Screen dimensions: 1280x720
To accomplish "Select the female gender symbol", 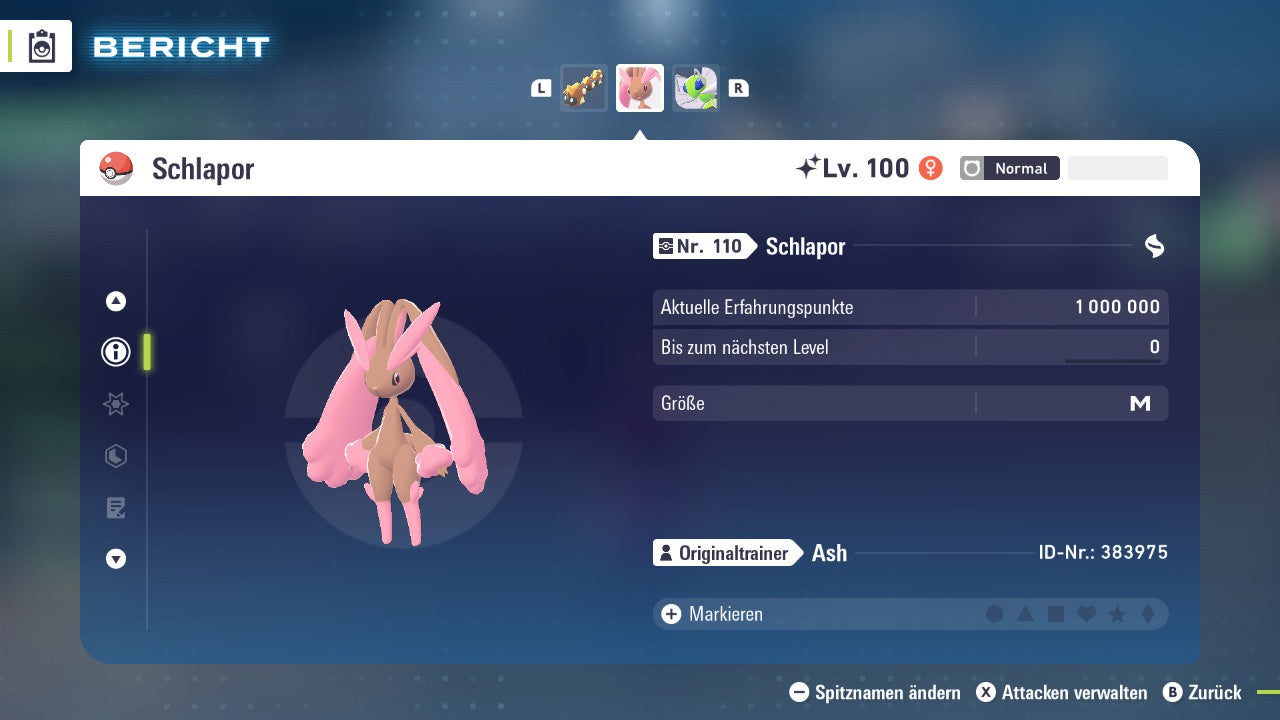I will pos(930,168).
